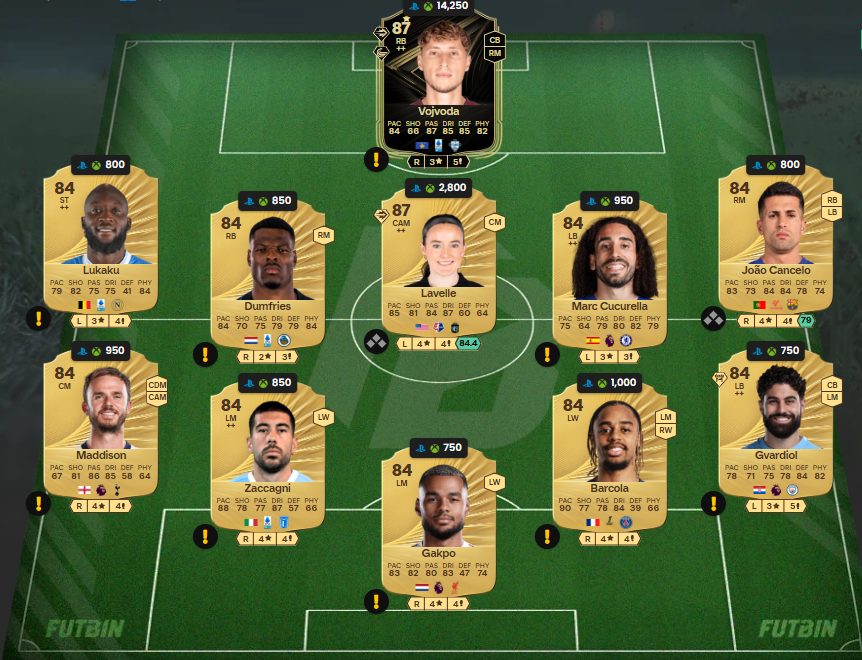Pick the Lukaku striker card
Viewport: 862px width, 660px height.
coord(102,240)
